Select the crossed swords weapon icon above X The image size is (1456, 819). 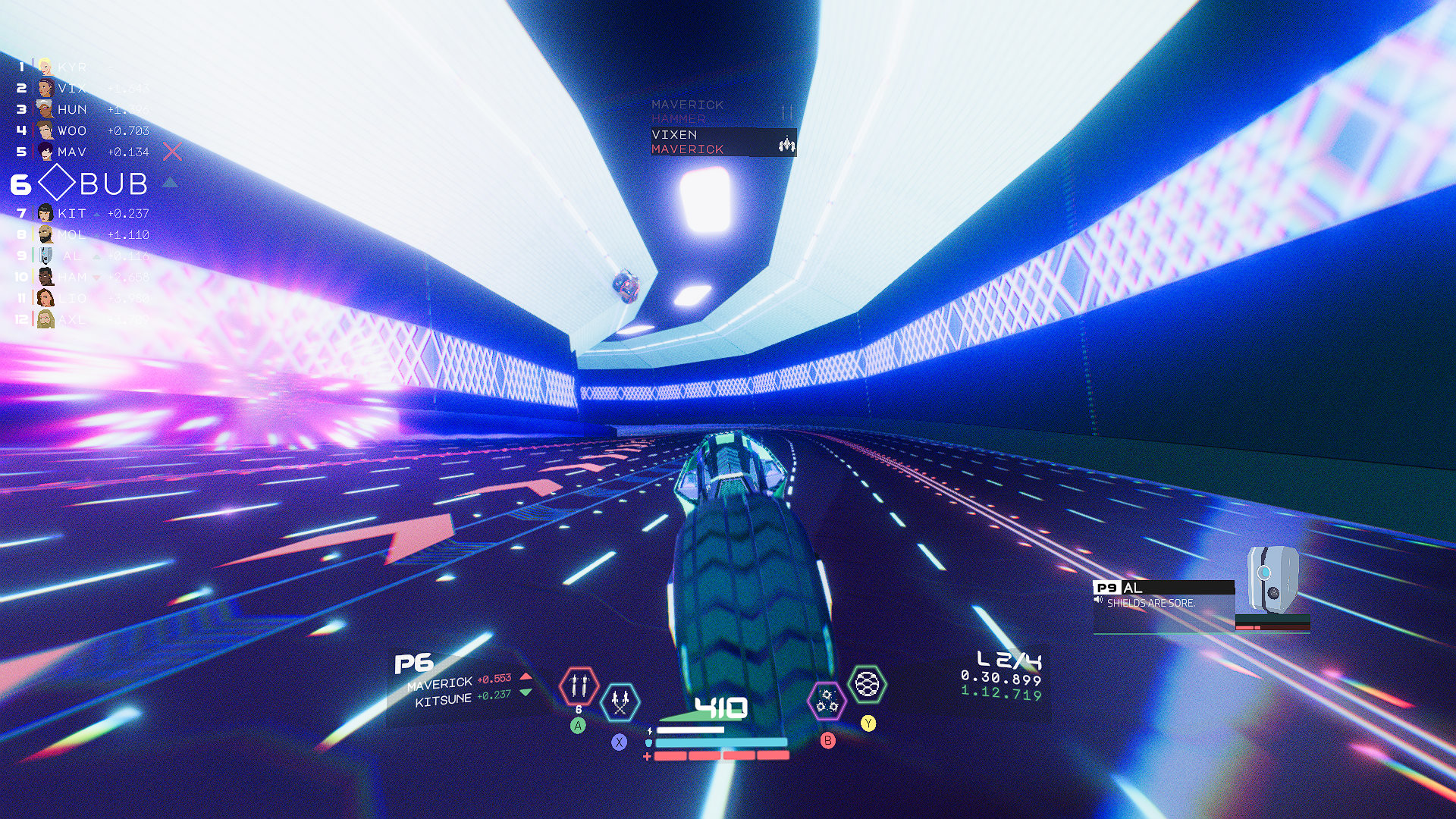point(620,702)
